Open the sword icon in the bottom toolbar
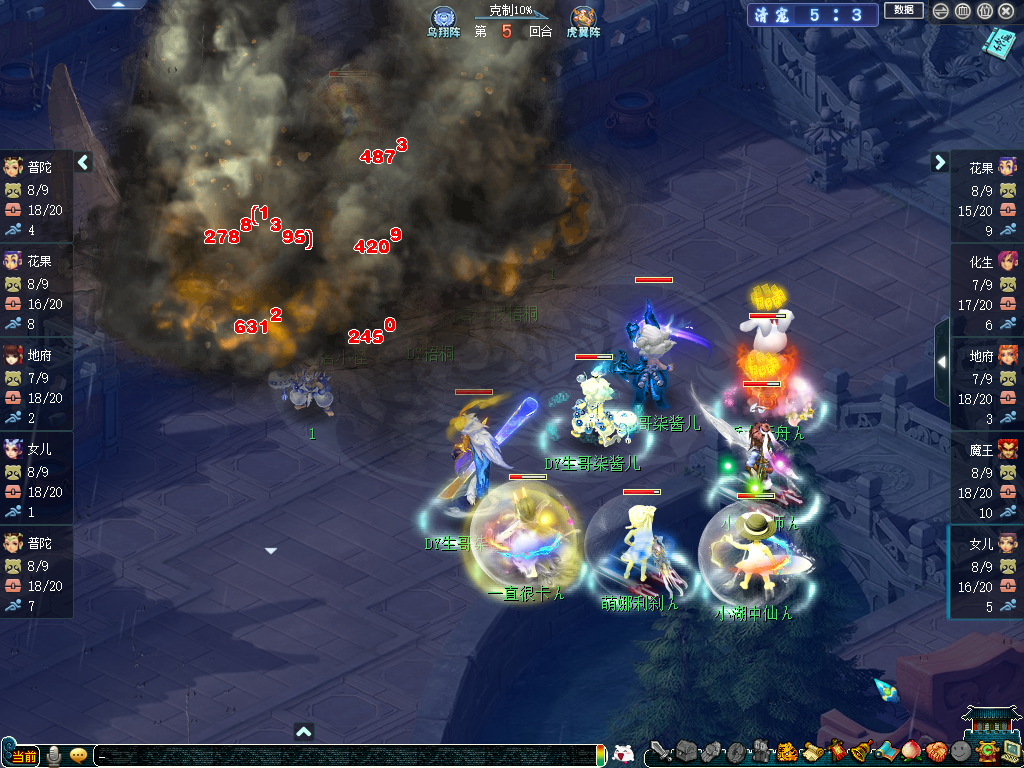This screenshot has height=768, width=1024. tap(660, 750)
